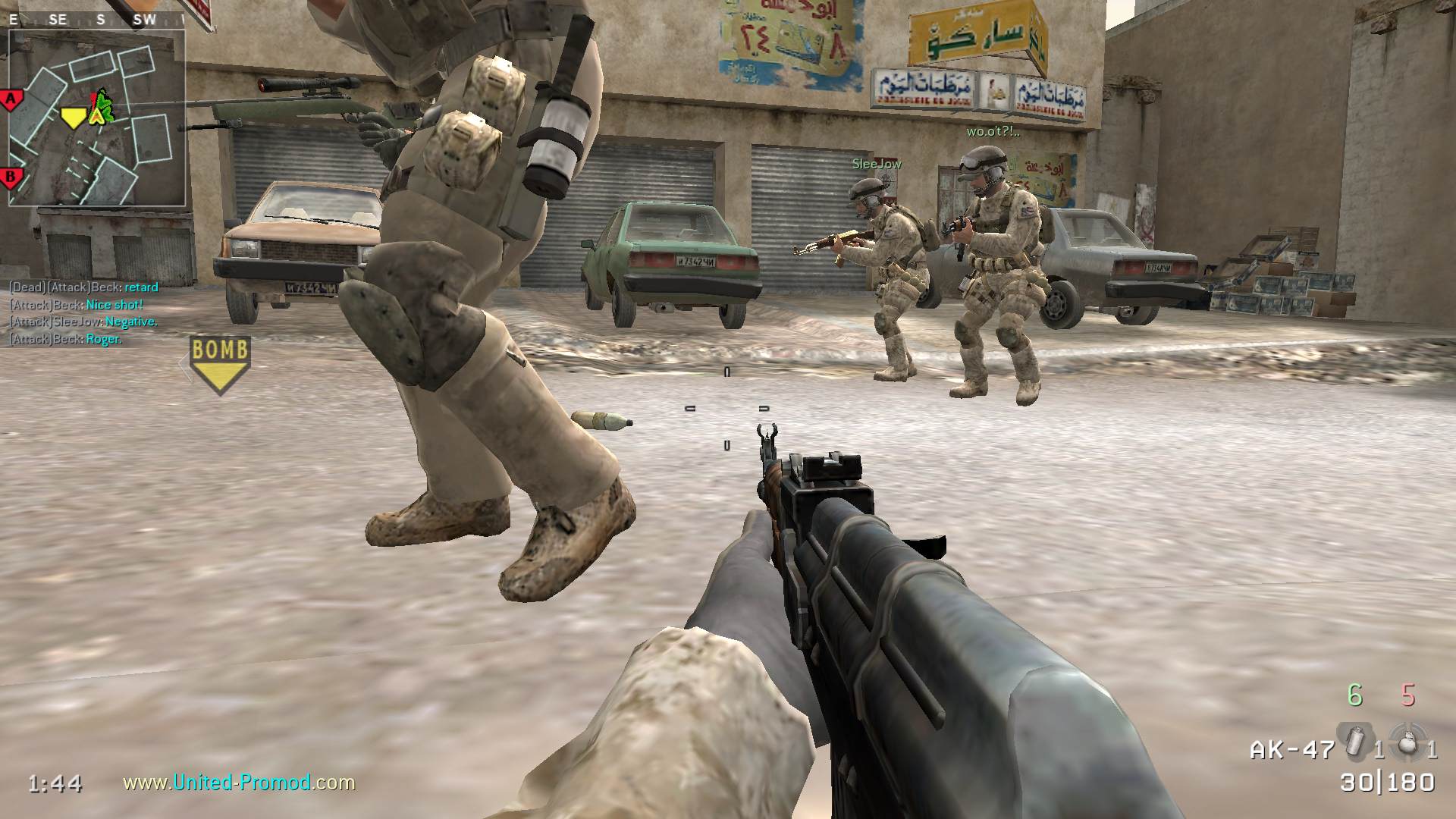
Task: Click the yellow BOMB objective indicator
Action: coord(220,365)
